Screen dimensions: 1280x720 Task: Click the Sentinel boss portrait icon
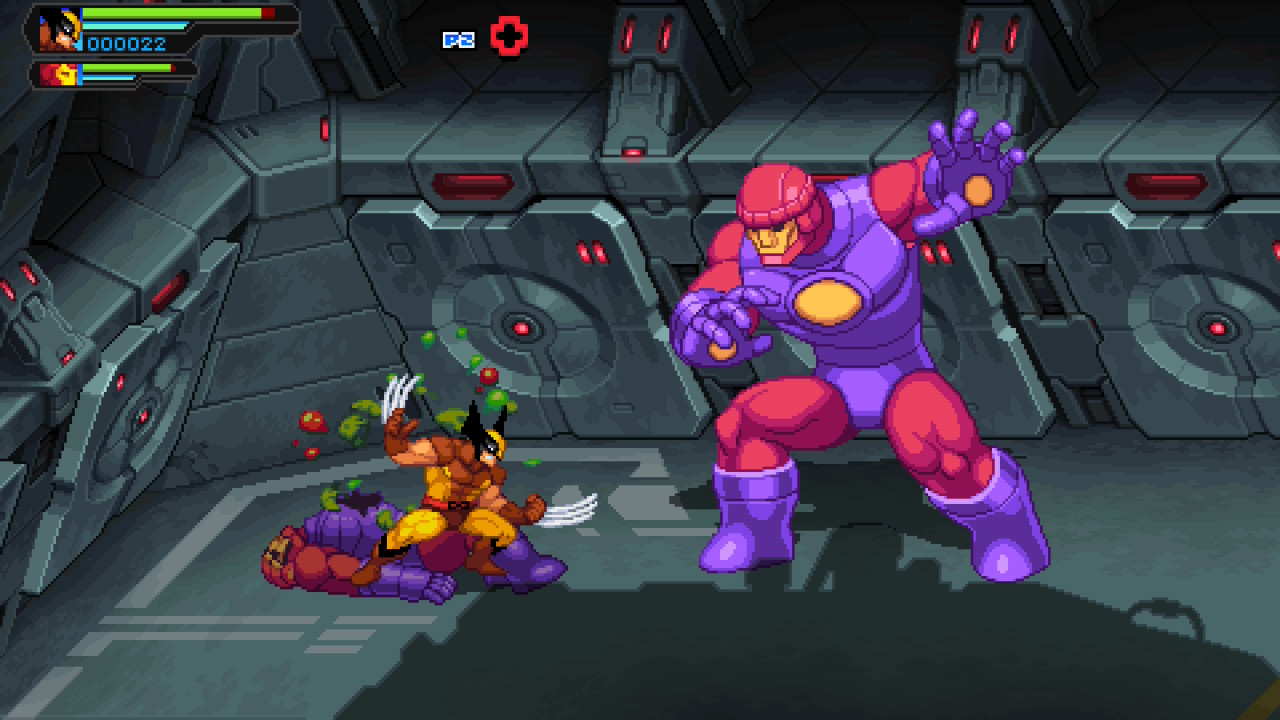pos(63,73)
